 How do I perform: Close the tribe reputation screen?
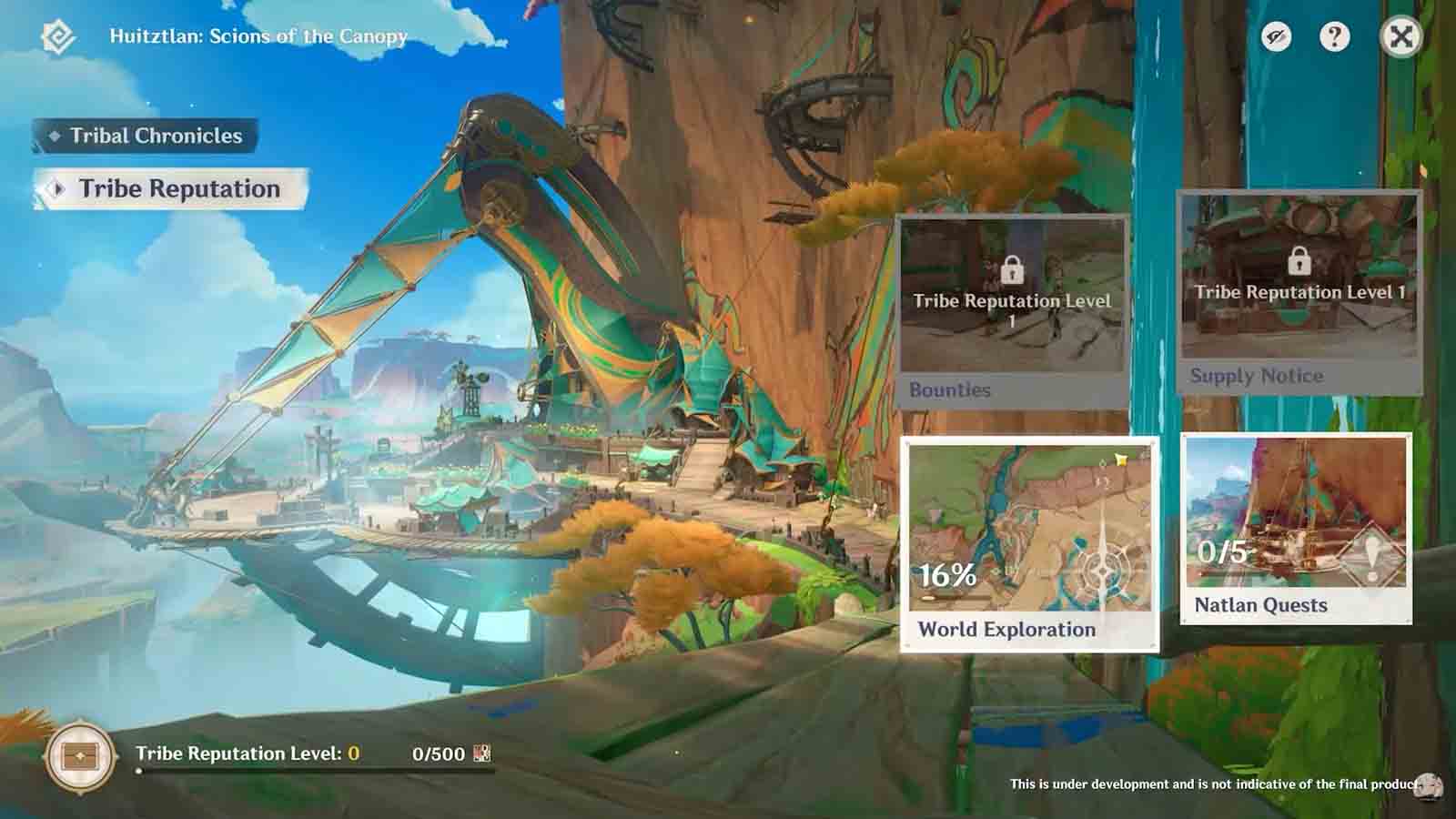1400,37
